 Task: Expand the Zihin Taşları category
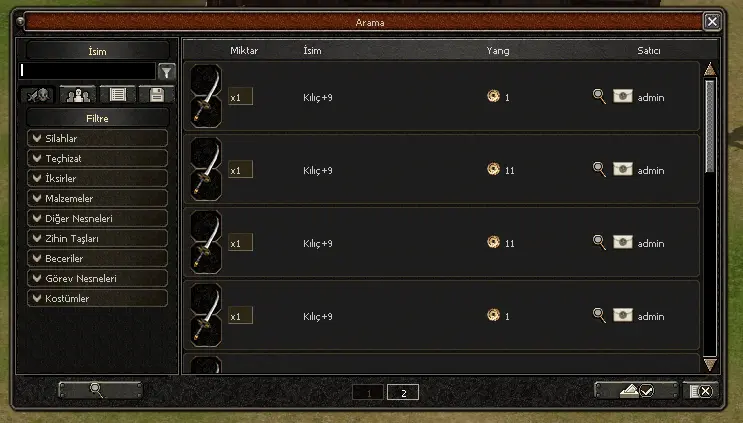[97, 238]
